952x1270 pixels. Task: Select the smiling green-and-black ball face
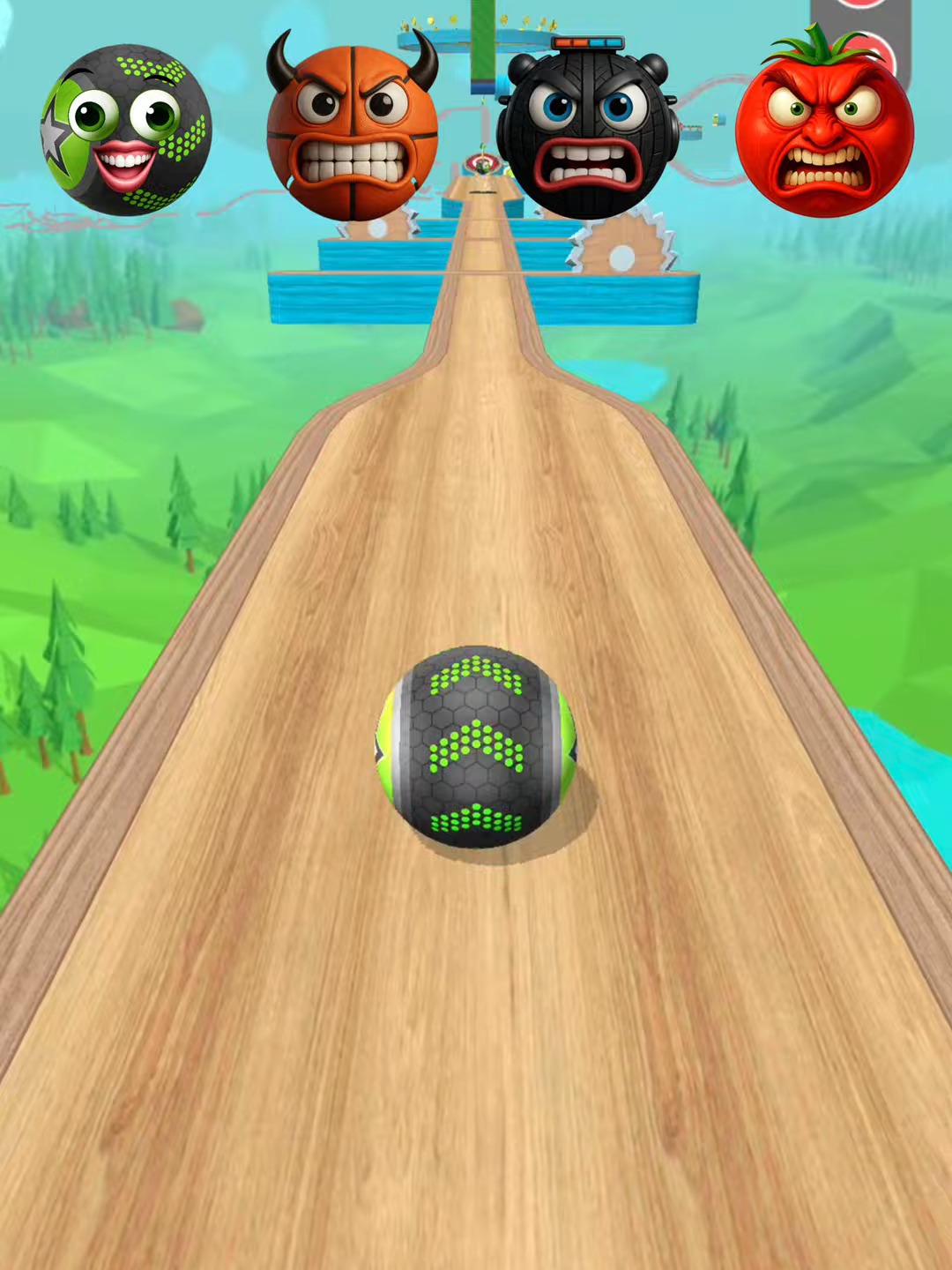coord(126,131)
